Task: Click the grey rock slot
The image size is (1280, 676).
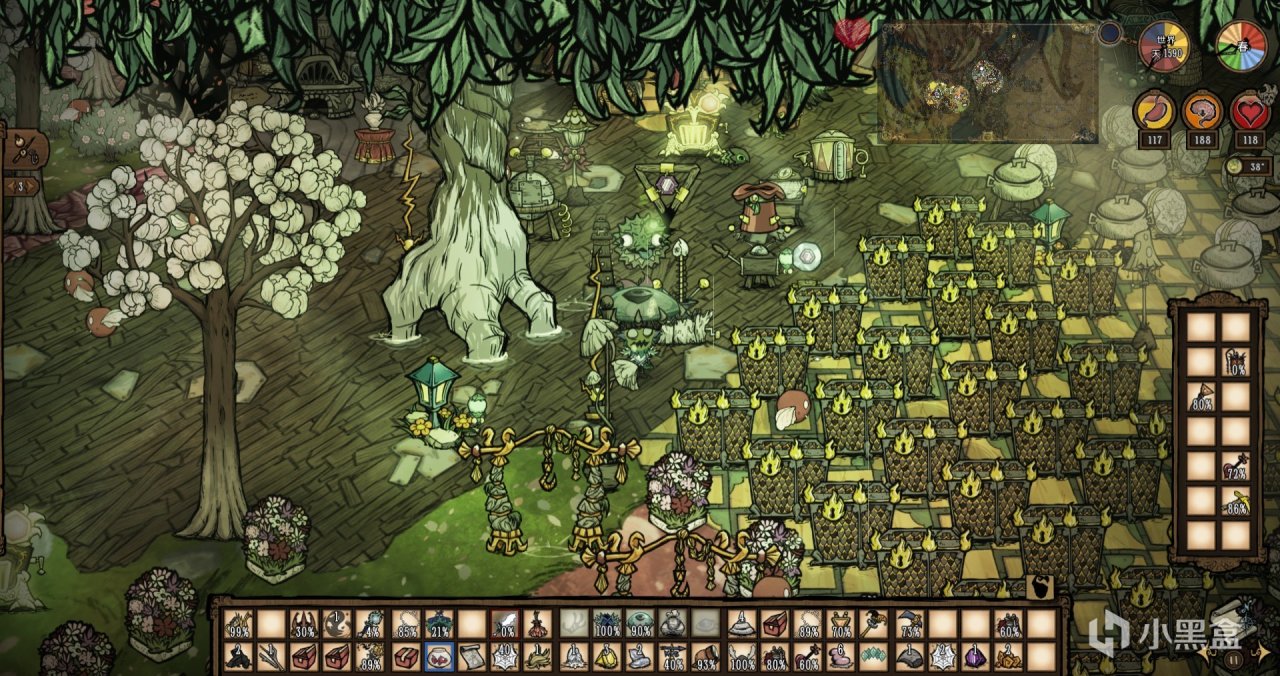Action: coord(909,656)
